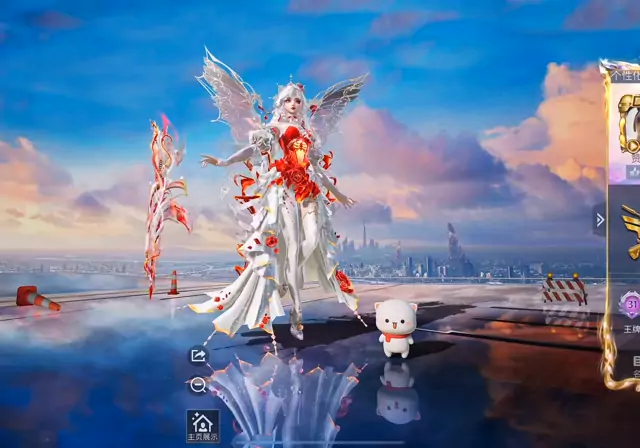Open the 主页展示 homepage display button

pos(202,424)
